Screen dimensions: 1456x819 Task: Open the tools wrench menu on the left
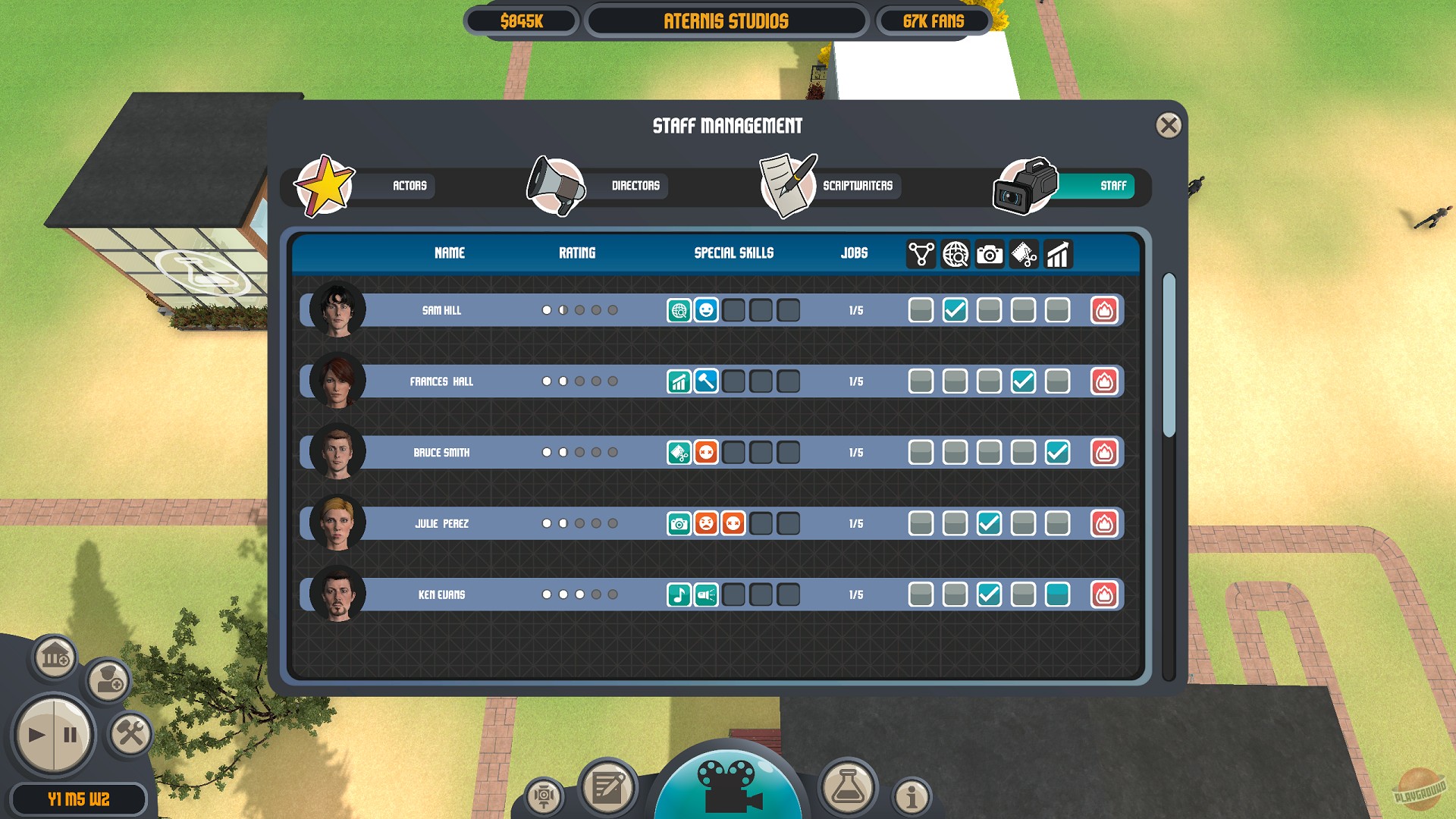(x=130, y=733)
